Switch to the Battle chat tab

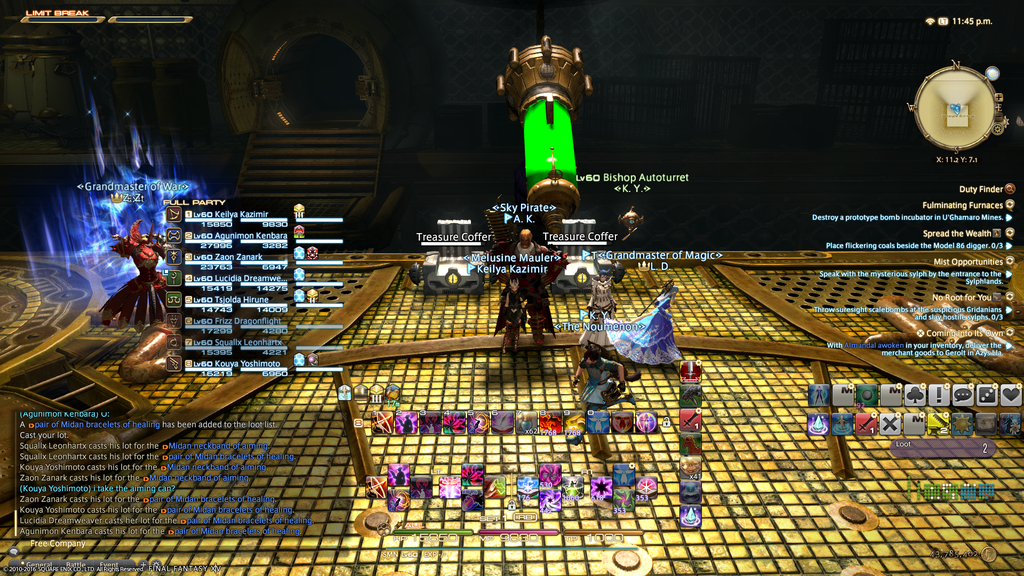[76, 565]
